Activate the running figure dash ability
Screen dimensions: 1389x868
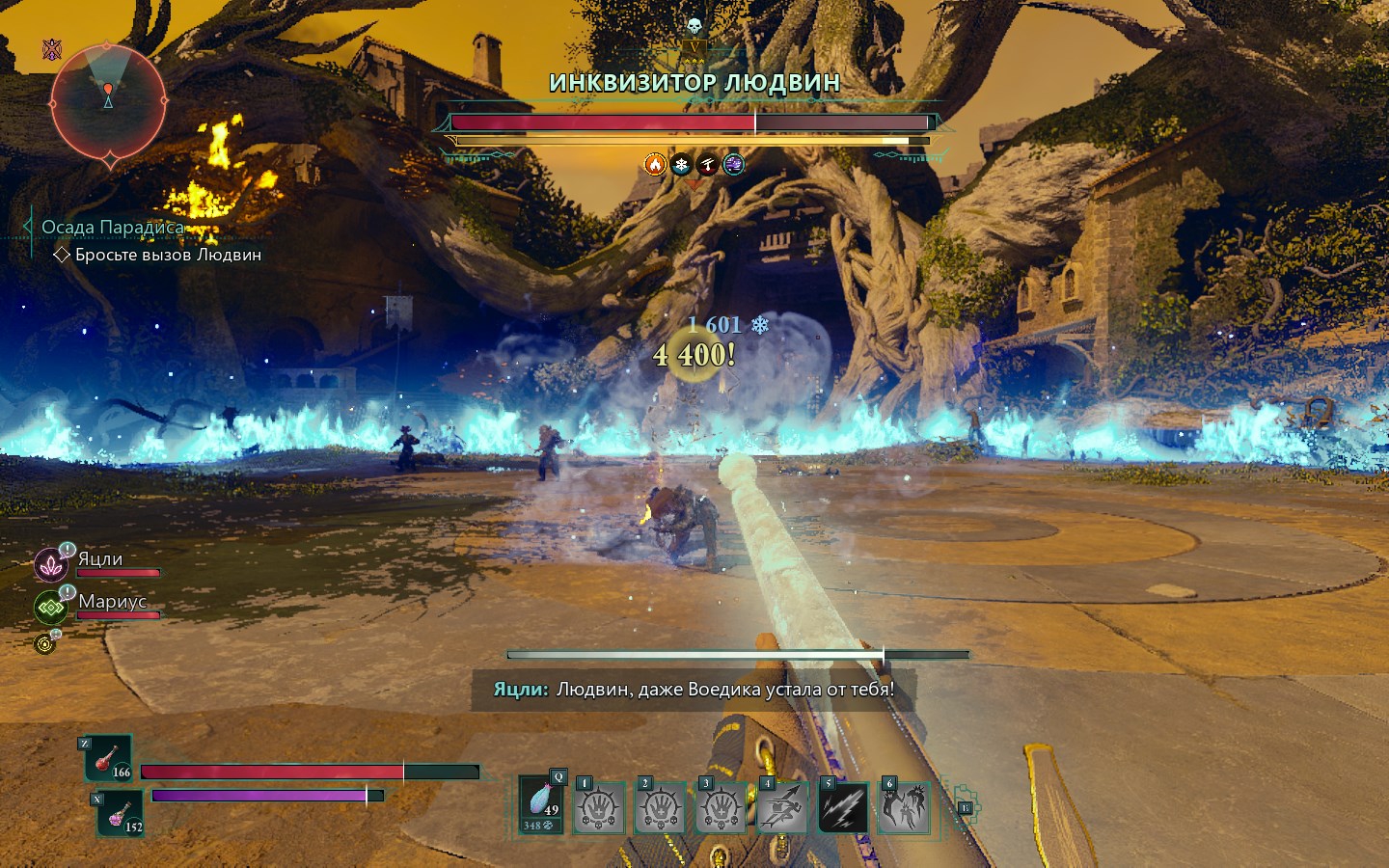pyautogui.click(x=782, y=807)
